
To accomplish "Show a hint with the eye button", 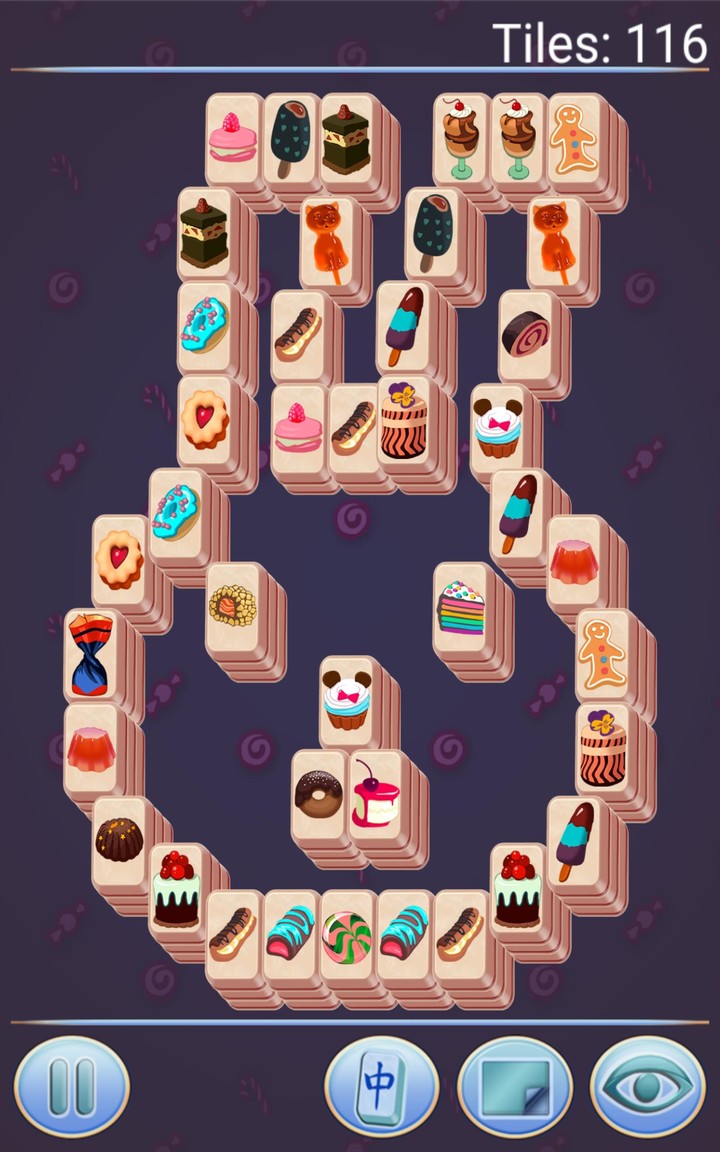I will (x=647, y=1086).
